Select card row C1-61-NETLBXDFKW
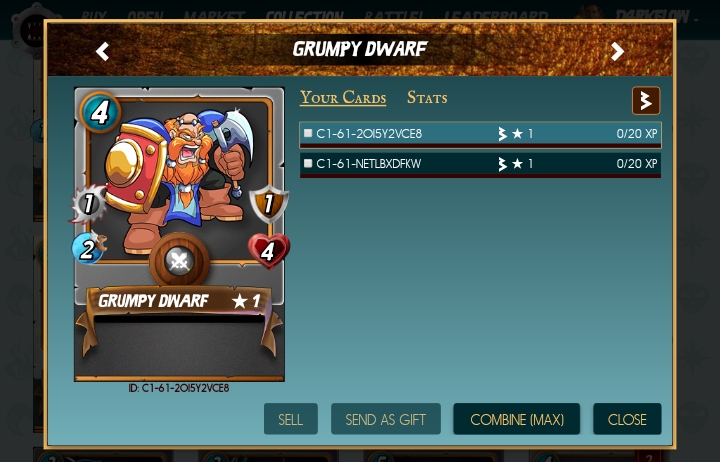Viewport: 720px width, 462px height. point(480,164)
